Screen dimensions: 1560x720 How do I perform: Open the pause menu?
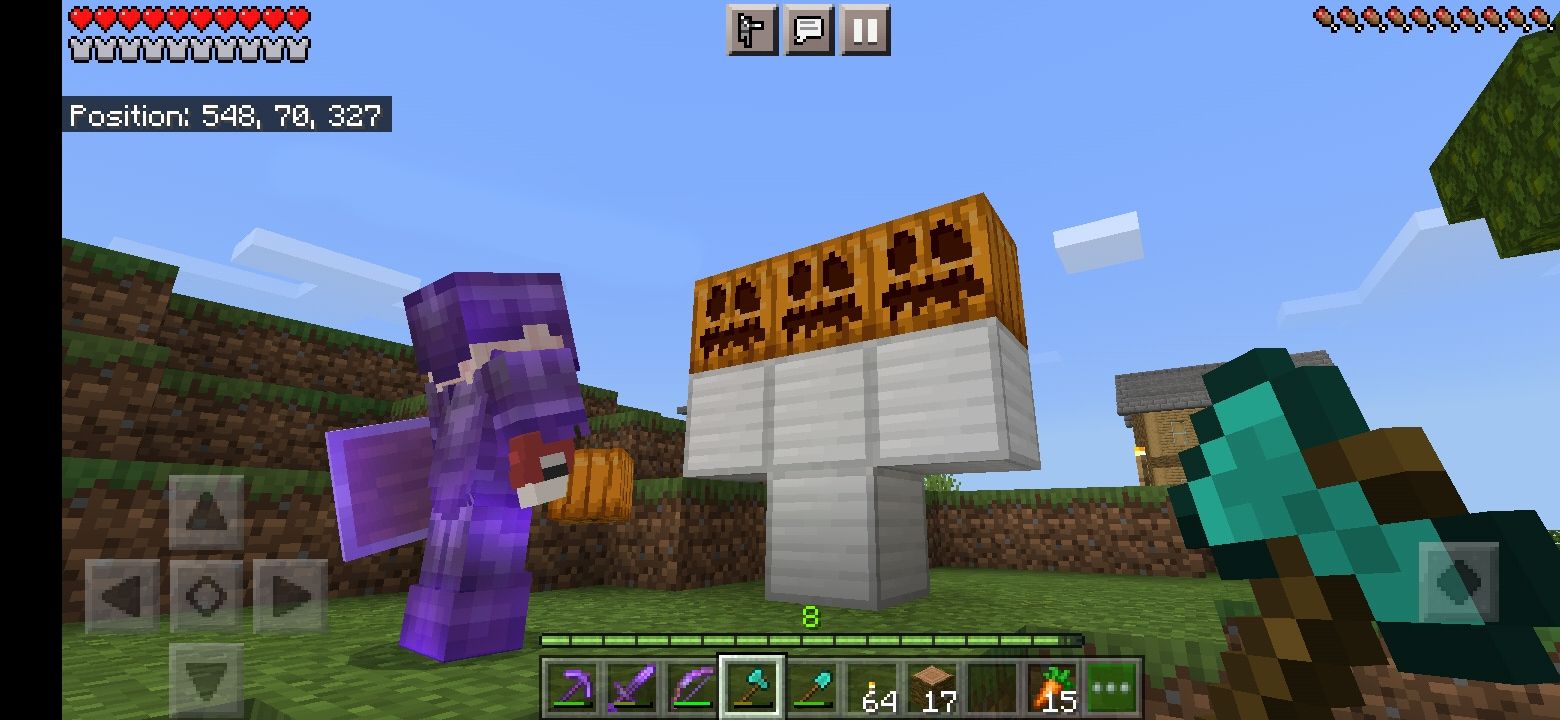pos(865,30)
